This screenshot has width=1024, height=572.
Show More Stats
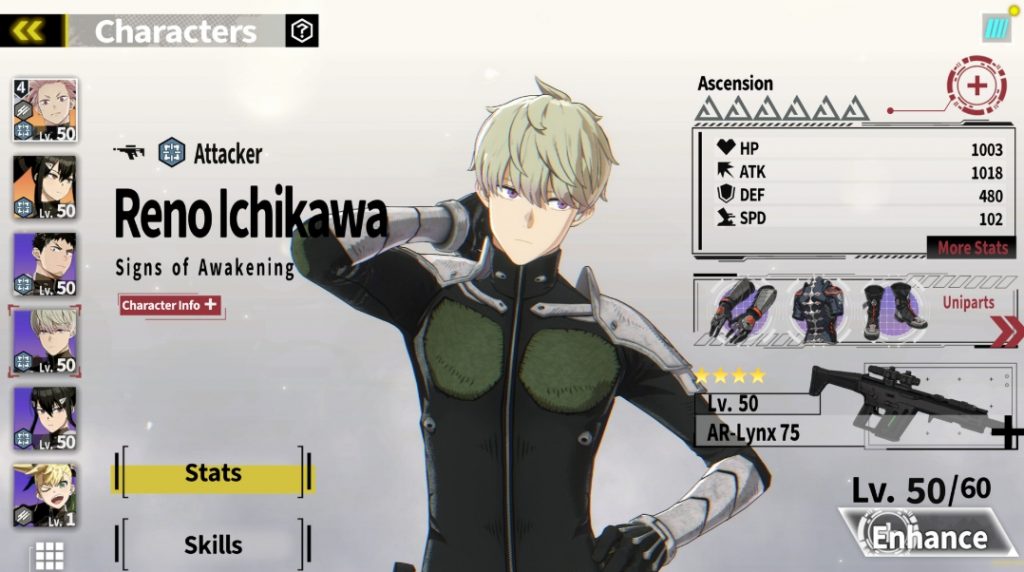tap(972, 247)
